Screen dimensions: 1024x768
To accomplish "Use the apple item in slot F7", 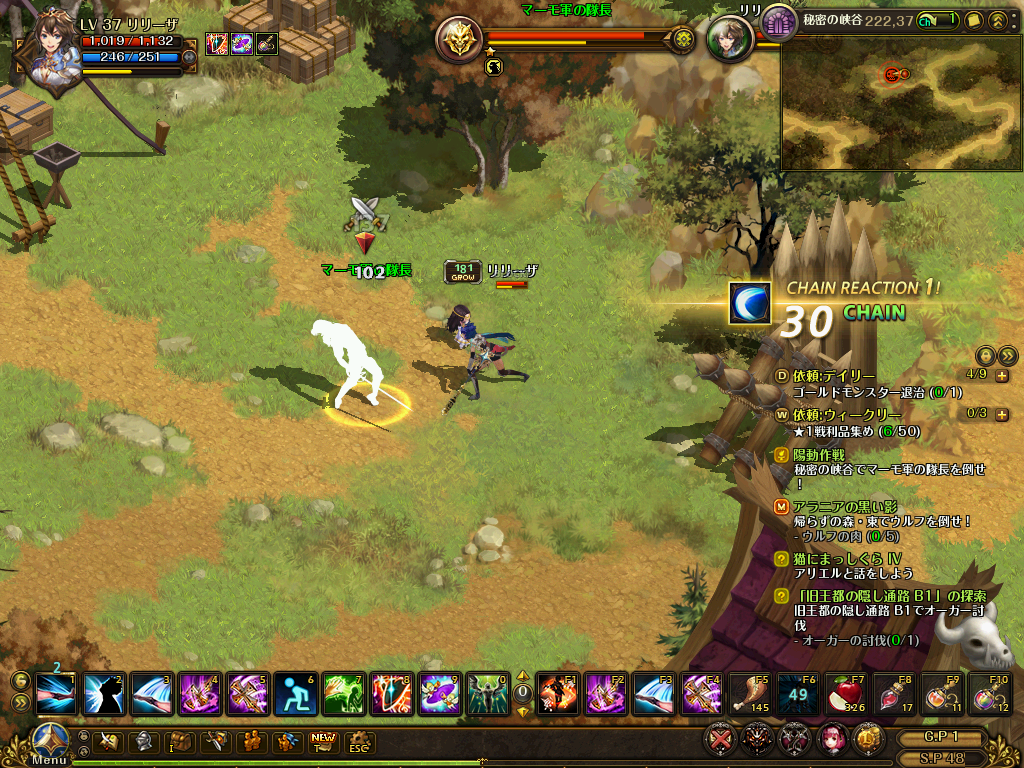I will (846, 692).
